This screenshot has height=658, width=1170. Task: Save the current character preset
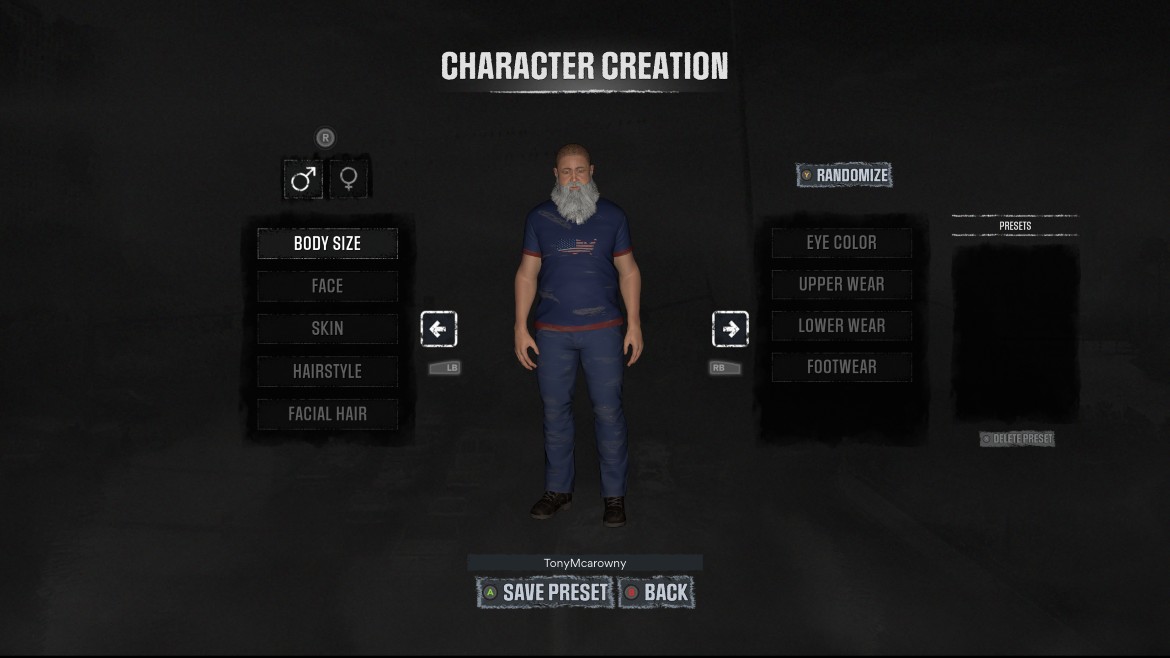(545, 592)
